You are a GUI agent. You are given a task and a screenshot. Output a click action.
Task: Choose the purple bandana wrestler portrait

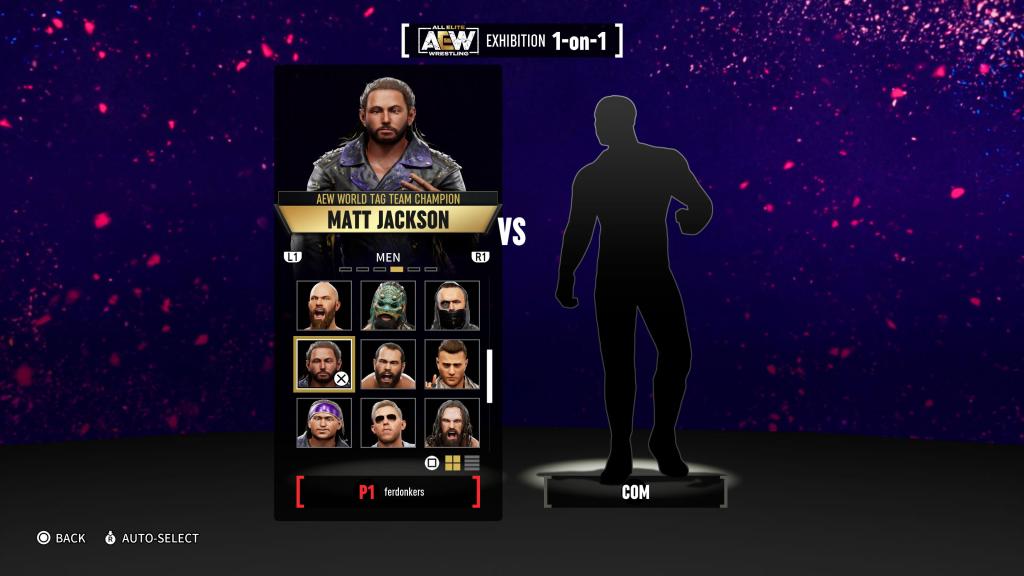tap(323, 423)
